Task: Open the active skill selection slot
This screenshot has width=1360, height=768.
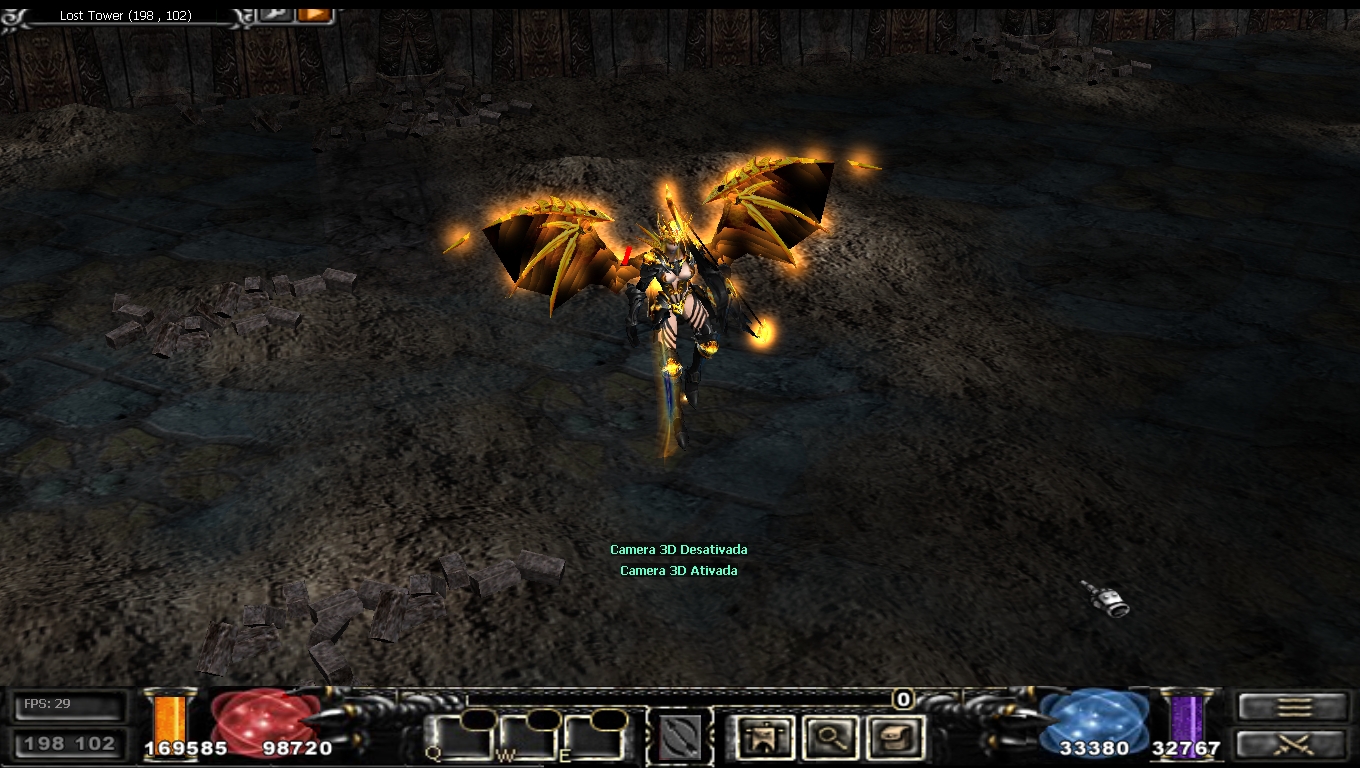Action: coord(680,738)
